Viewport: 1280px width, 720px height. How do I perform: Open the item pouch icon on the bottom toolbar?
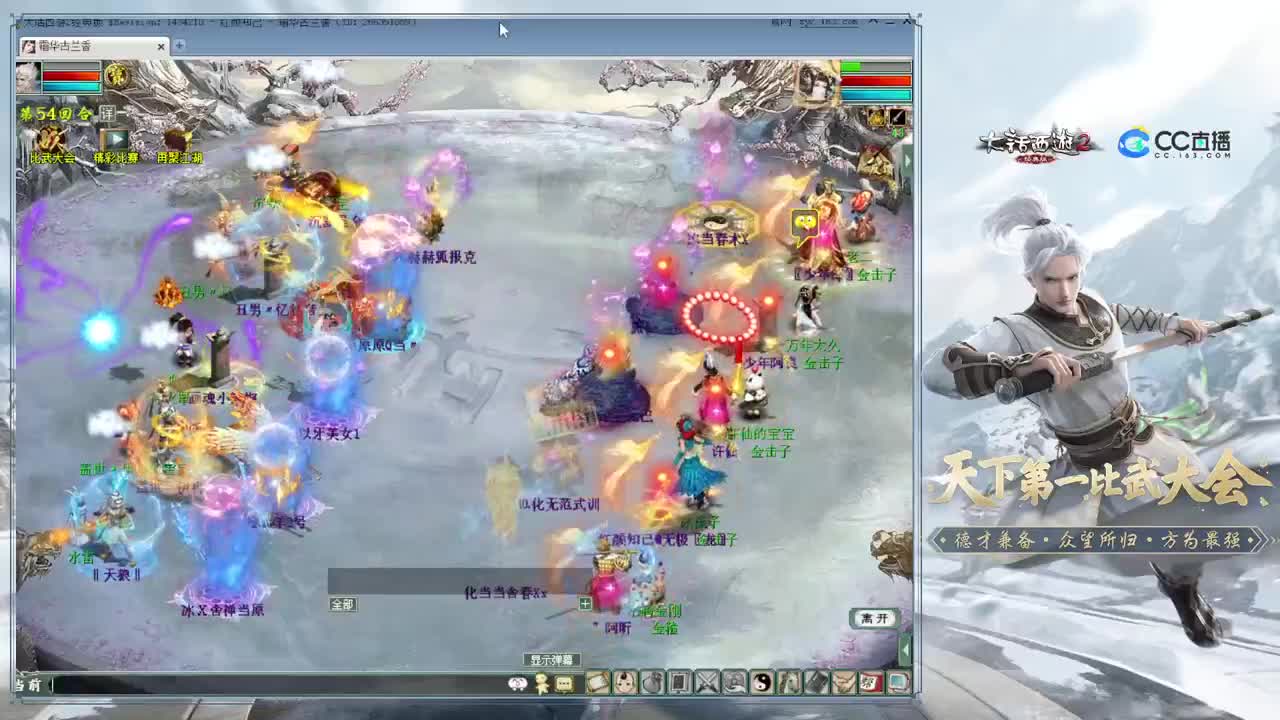tap(651, 683)
